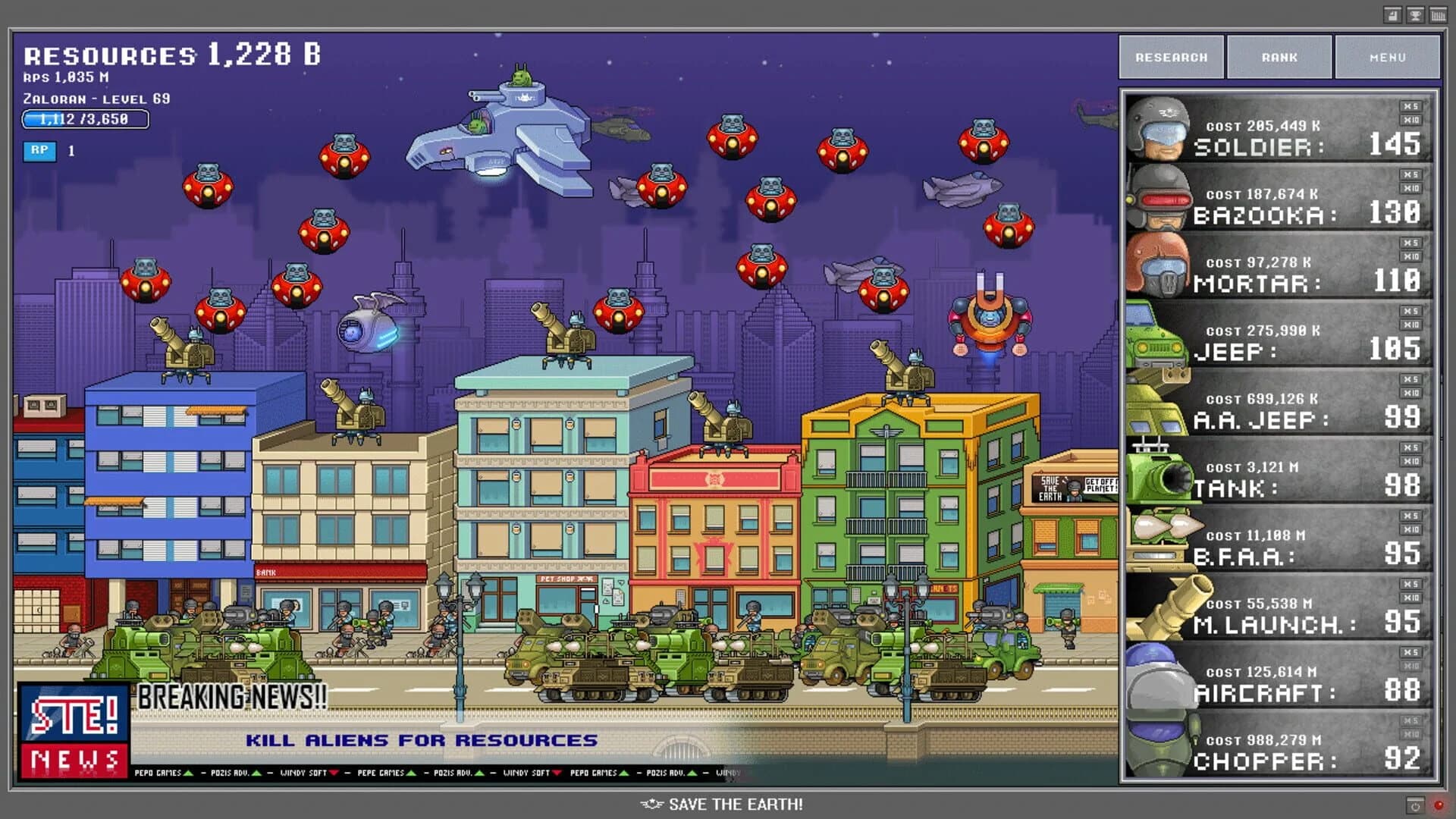Image resolution: width=1456 pixels, height=819 pixels.
Task: Open the MENU panel
Action: (x=1388, y=57)
